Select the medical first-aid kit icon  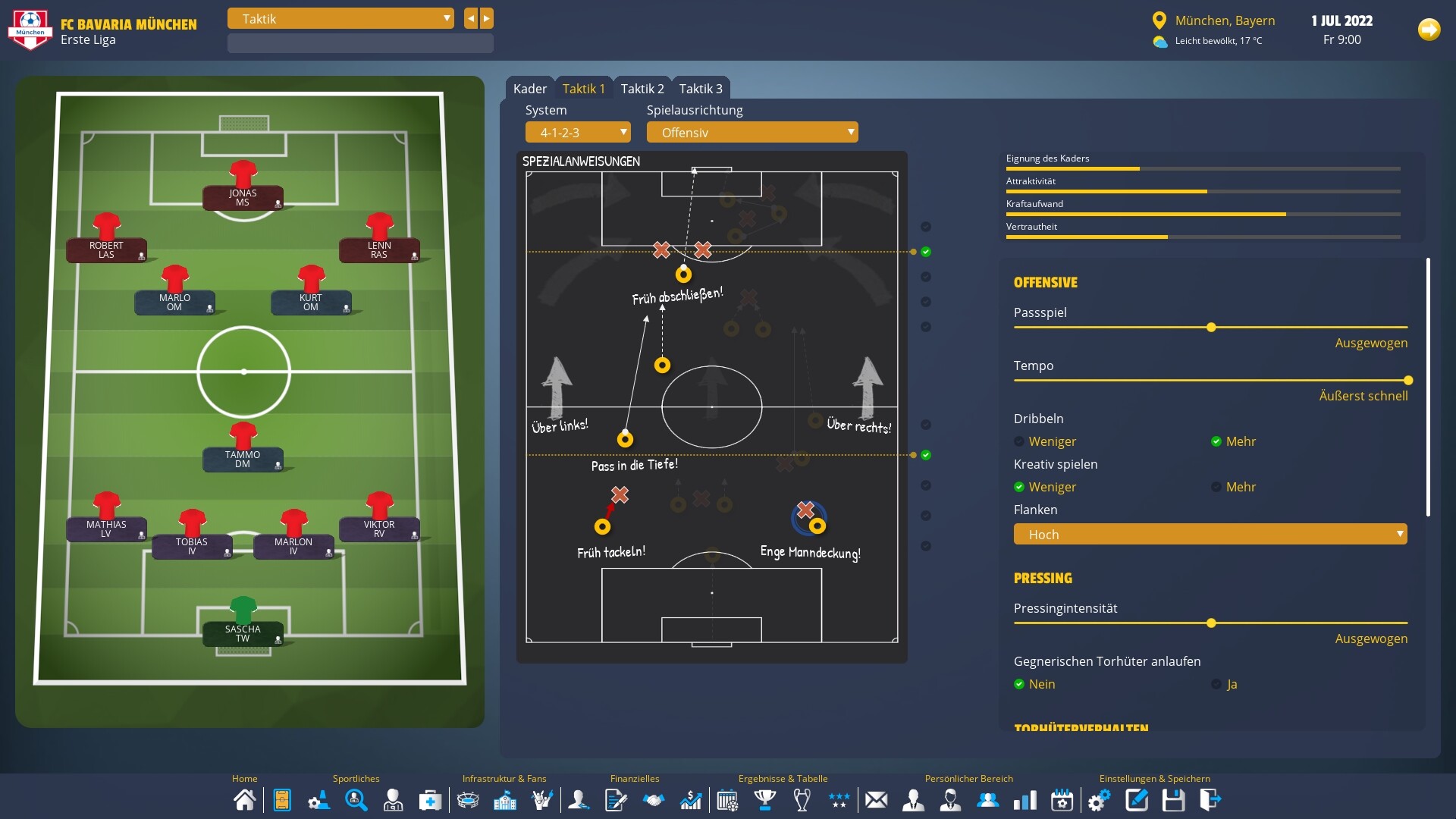pos(429,799)
